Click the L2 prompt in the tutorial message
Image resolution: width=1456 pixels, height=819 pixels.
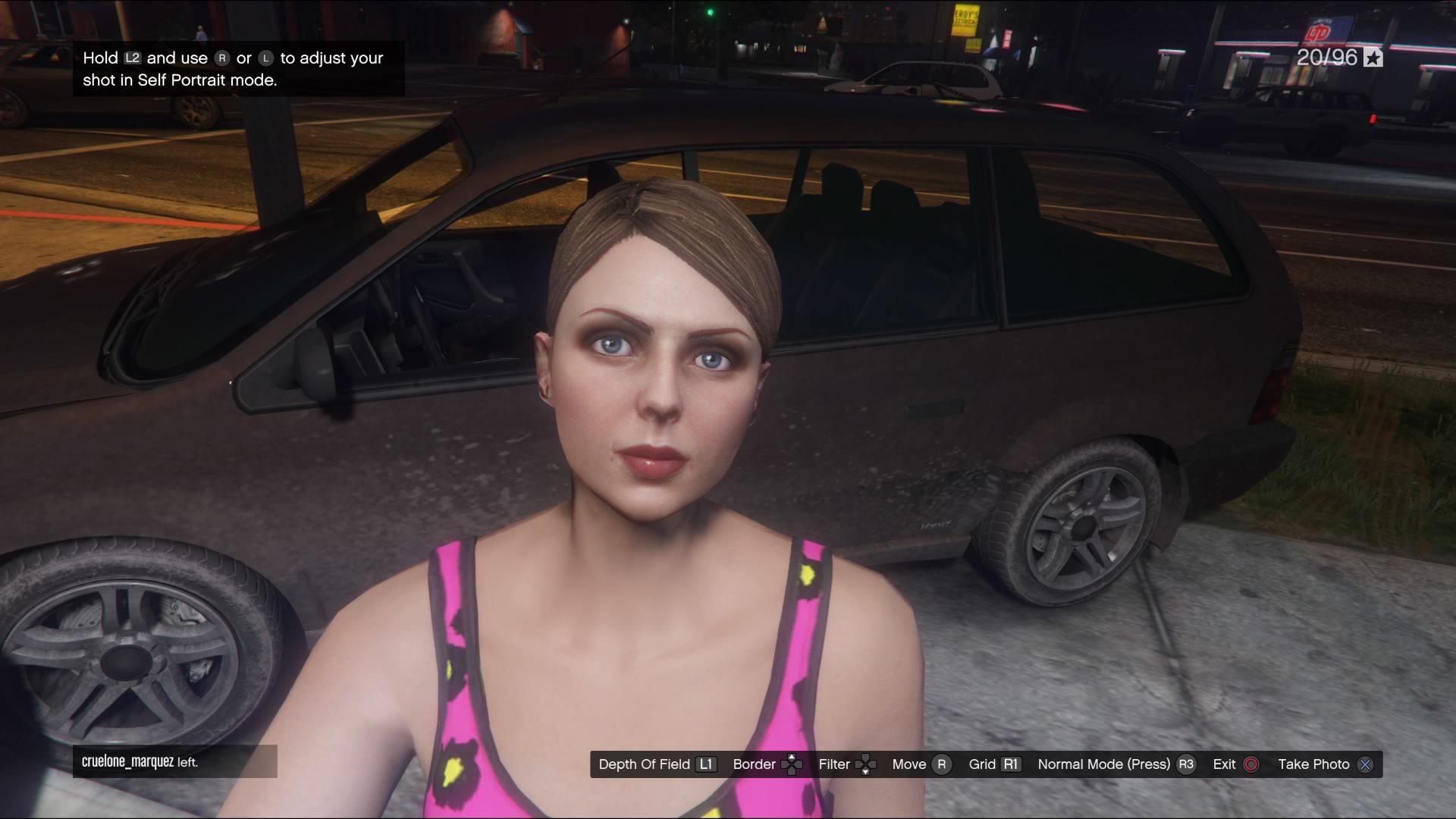click(x=132, y=58)
